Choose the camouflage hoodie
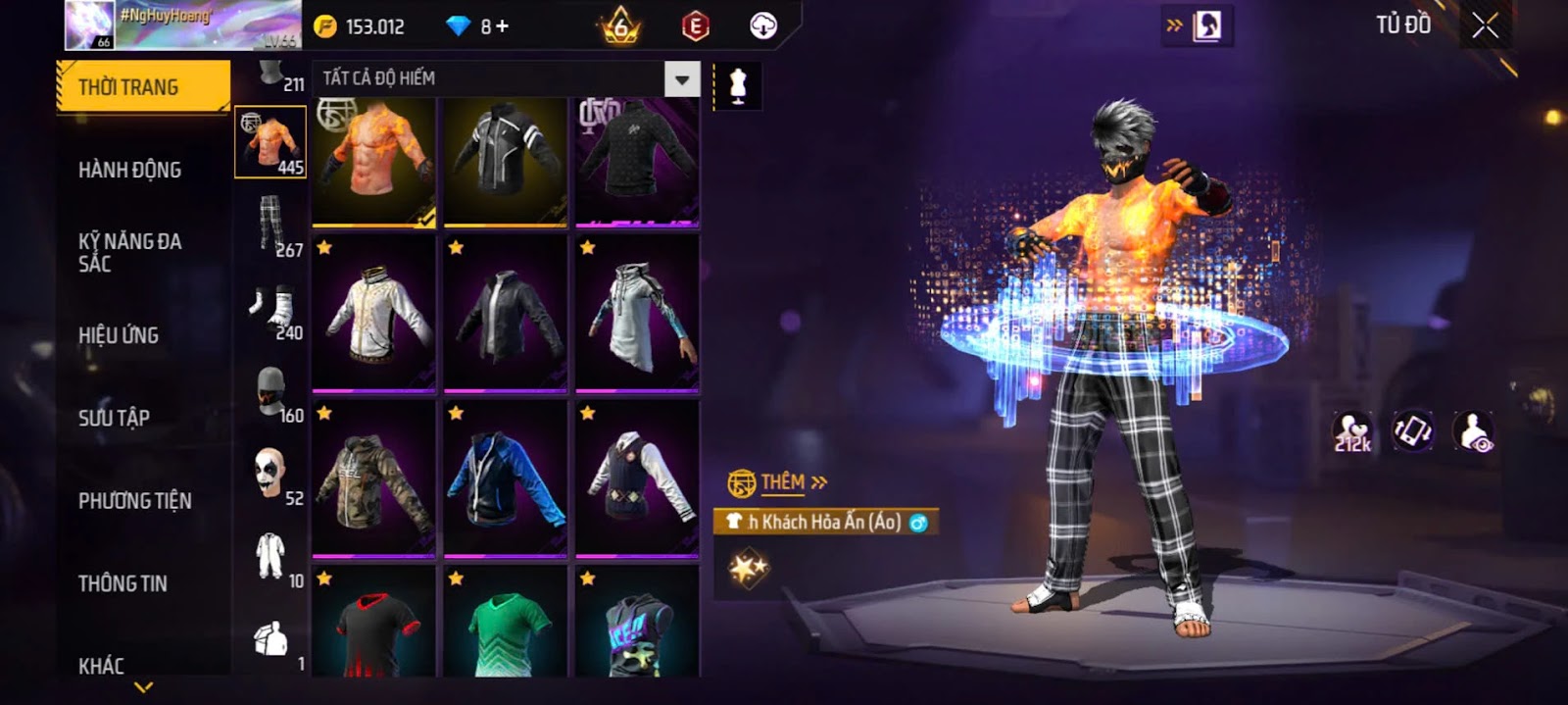The height and width of the screenshot is (705, 1568). tap(373, 478)
